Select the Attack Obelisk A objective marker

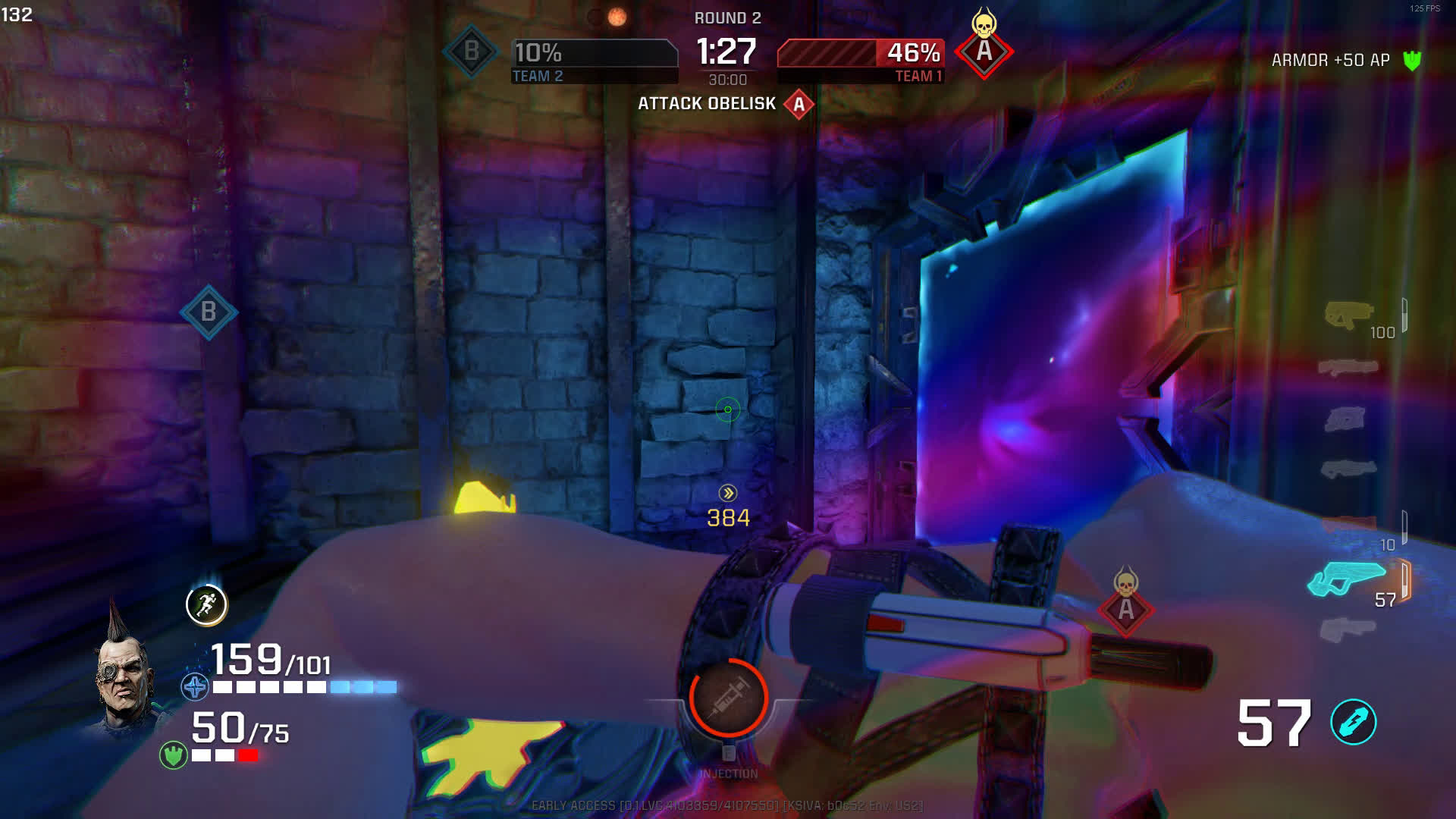coord(799,105)
